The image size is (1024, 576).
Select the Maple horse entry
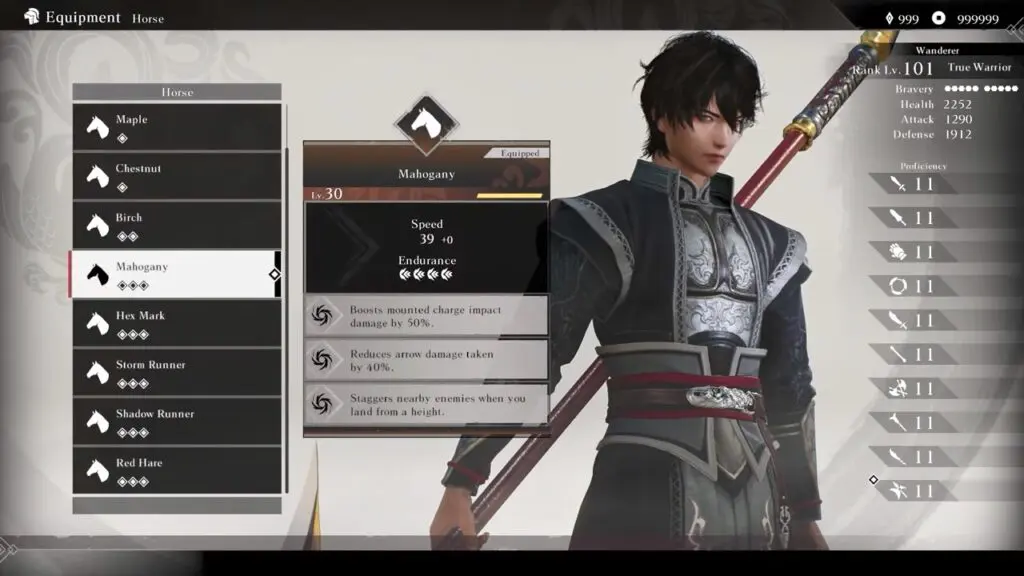click(x=176, y=127)
